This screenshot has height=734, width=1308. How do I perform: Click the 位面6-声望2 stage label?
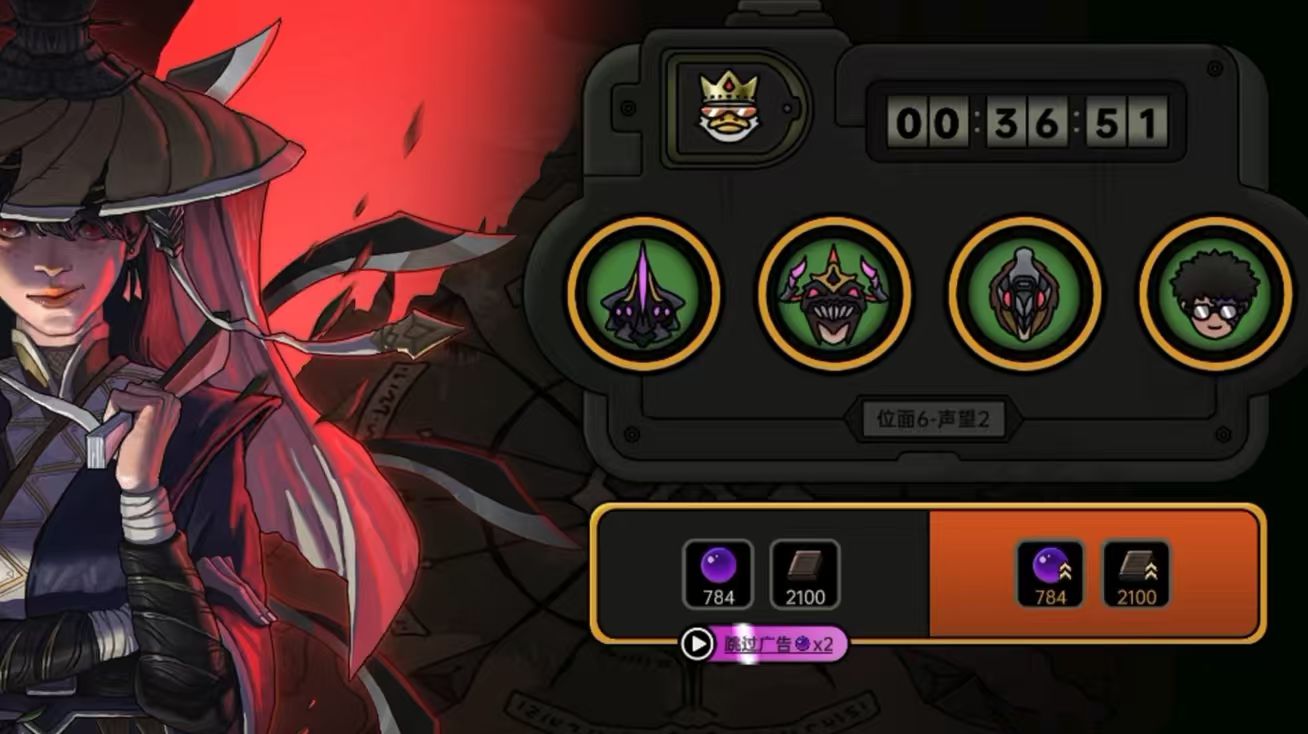pyautogui.click(x=933, y=419)
